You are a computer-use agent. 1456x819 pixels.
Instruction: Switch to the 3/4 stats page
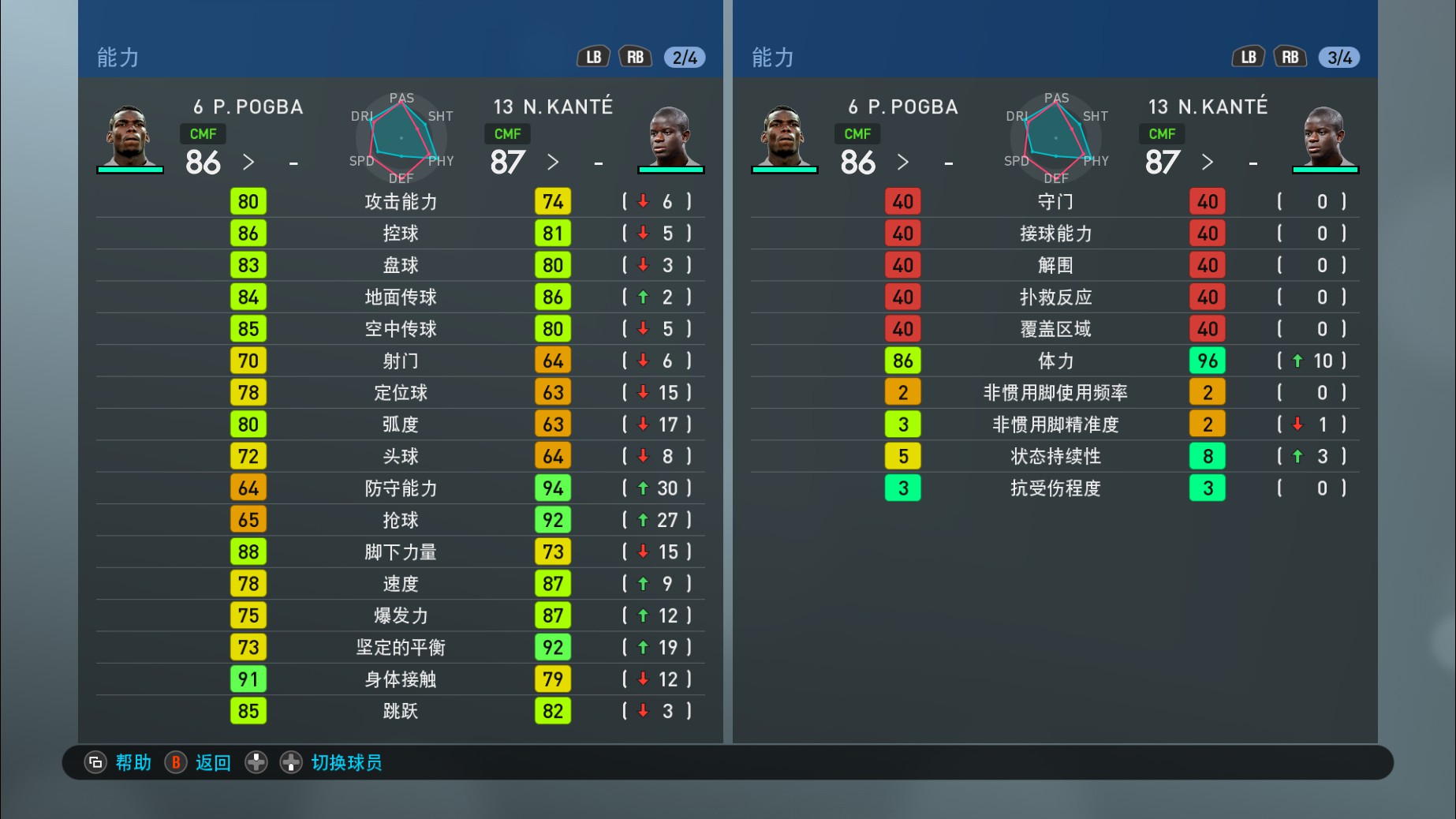click(x=1338, y=56)
